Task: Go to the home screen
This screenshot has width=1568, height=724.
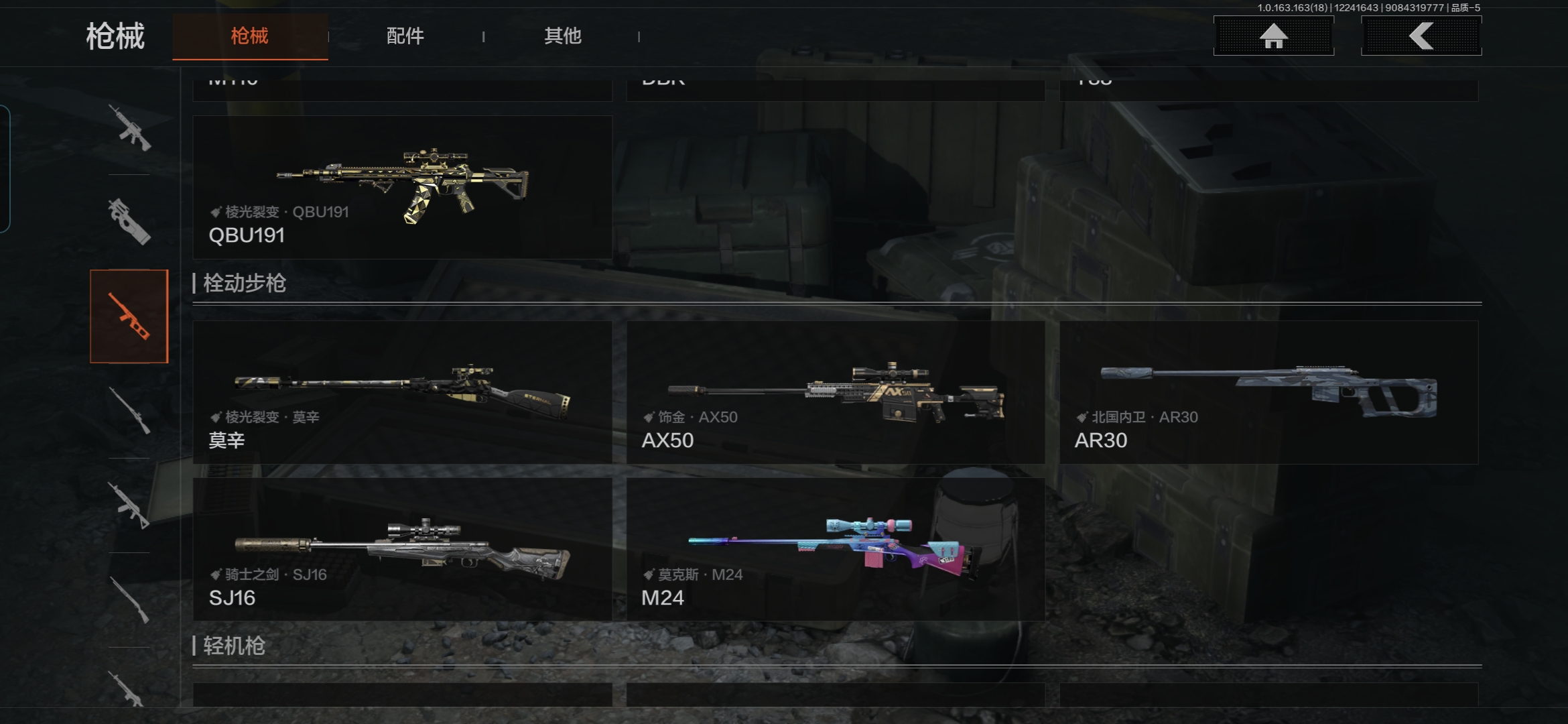Action: [1273, 36]
